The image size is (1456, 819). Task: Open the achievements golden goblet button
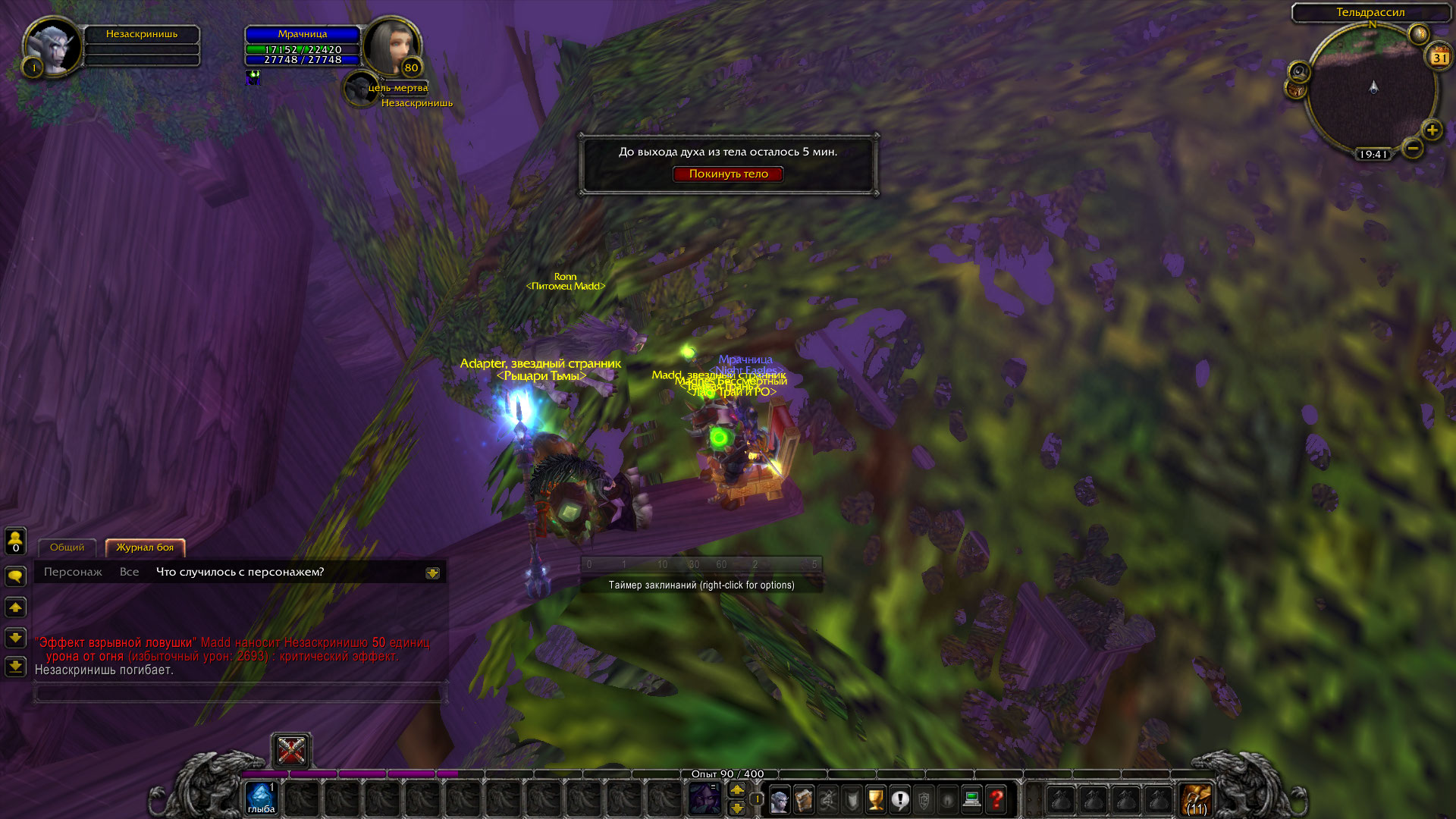[x=876, y=800]
